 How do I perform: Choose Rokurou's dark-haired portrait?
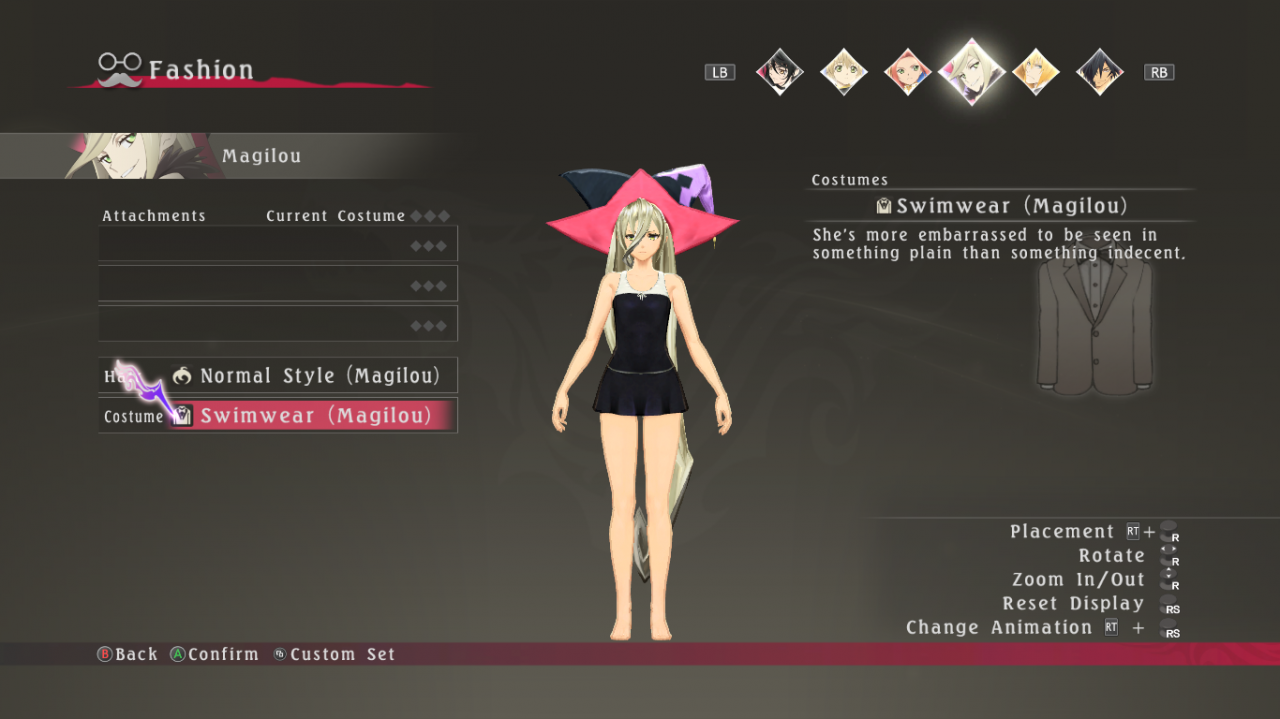(x=1099, y=72)
